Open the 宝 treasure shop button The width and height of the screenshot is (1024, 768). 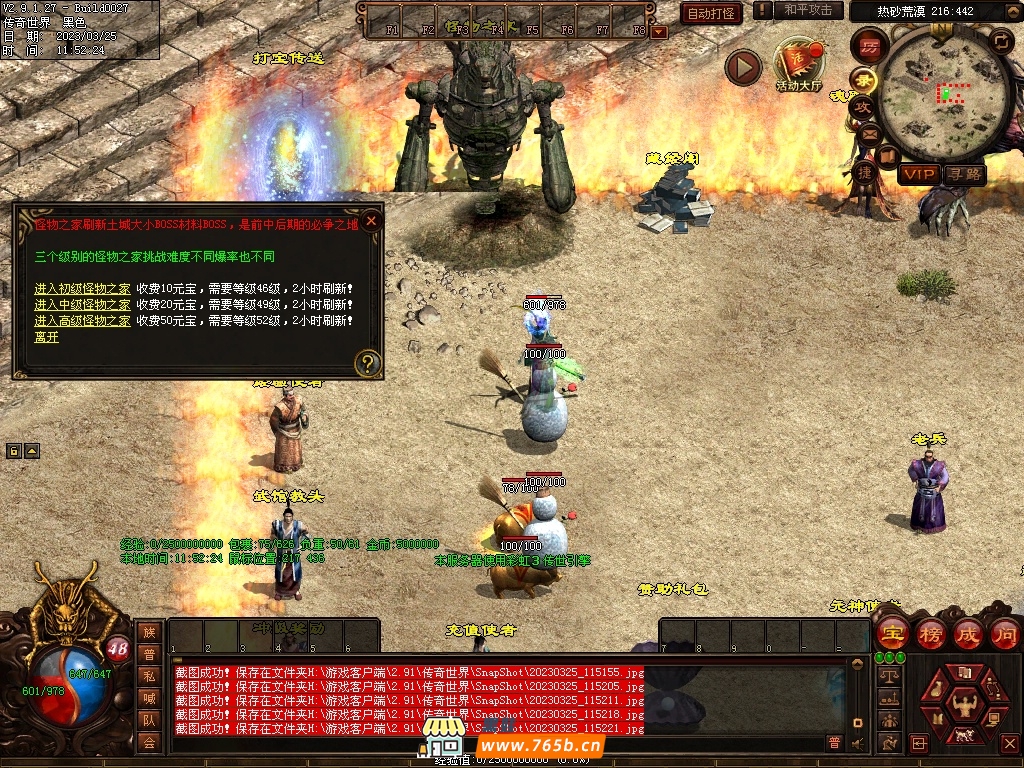tap(892, 634)
